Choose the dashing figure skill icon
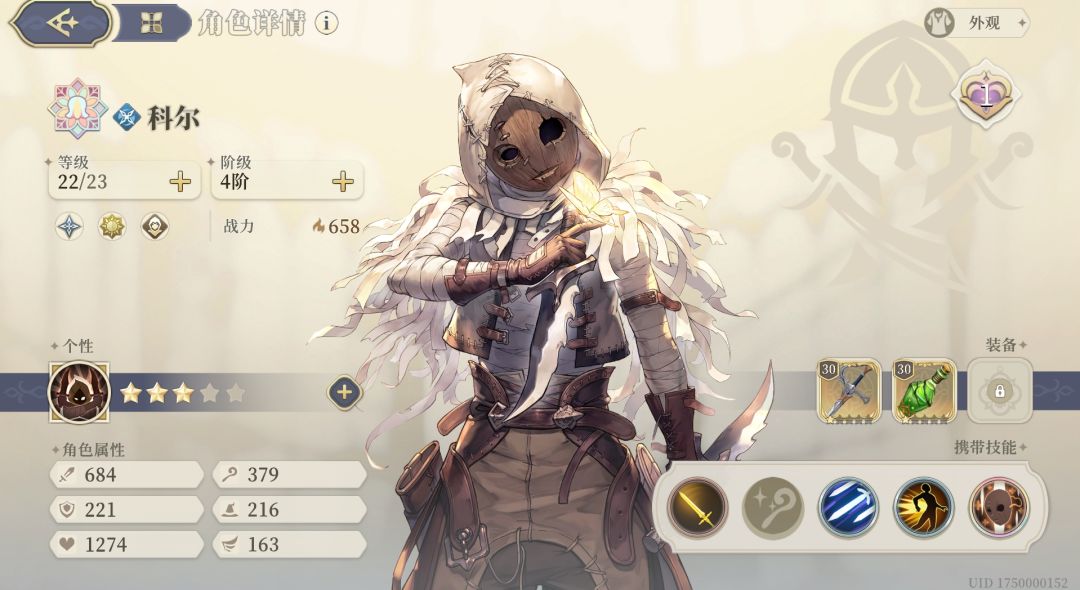 click(x=923, y=507)
